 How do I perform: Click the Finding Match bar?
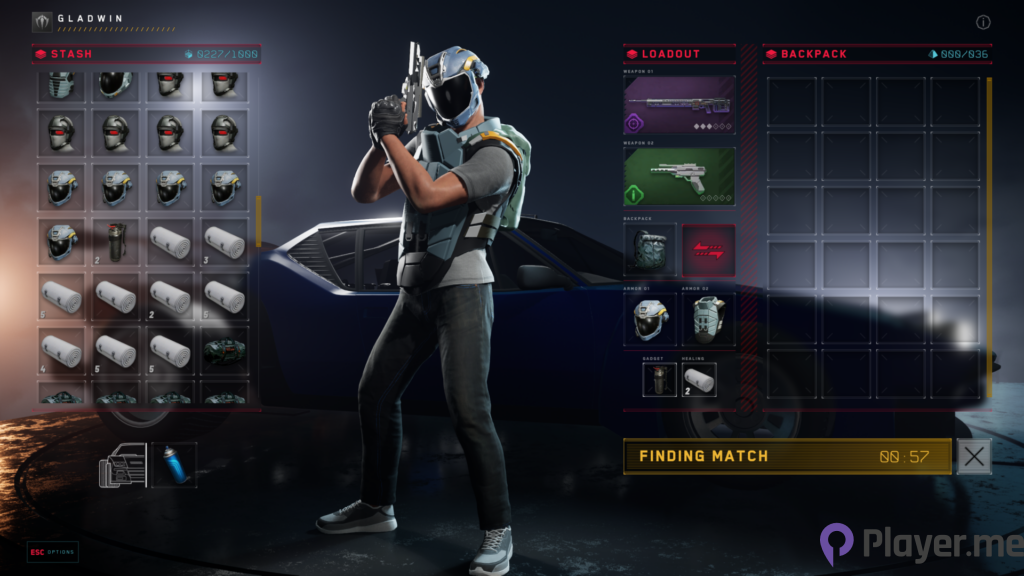tap(787, 456)
